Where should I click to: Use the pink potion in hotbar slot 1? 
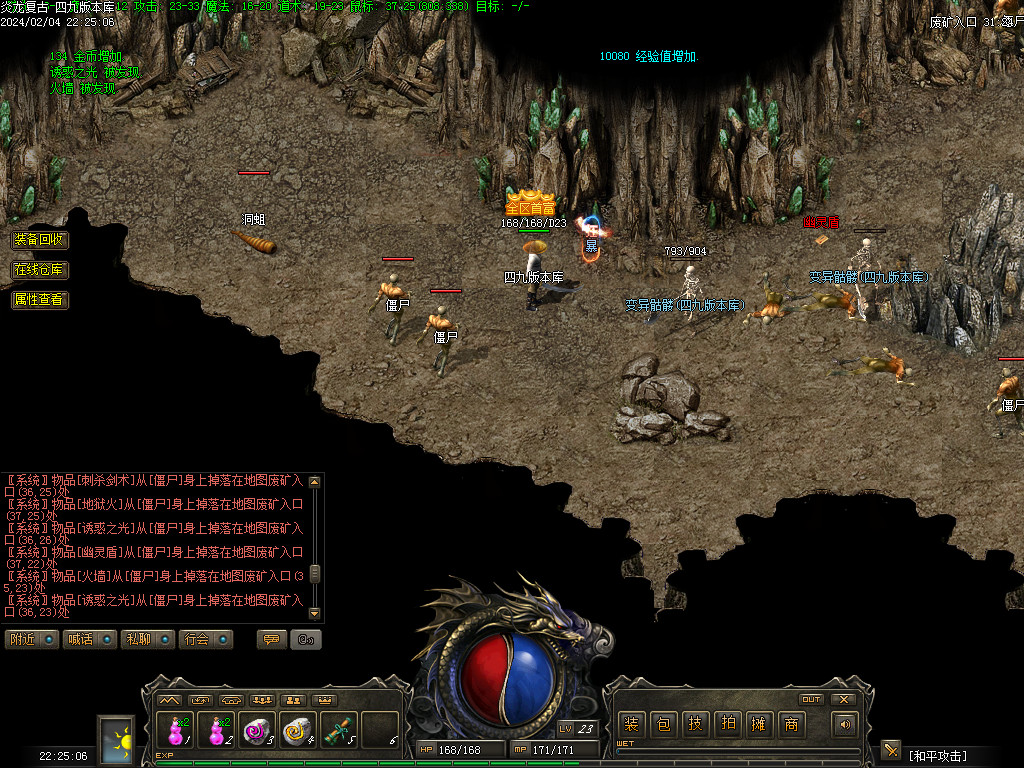pos(176,731)
